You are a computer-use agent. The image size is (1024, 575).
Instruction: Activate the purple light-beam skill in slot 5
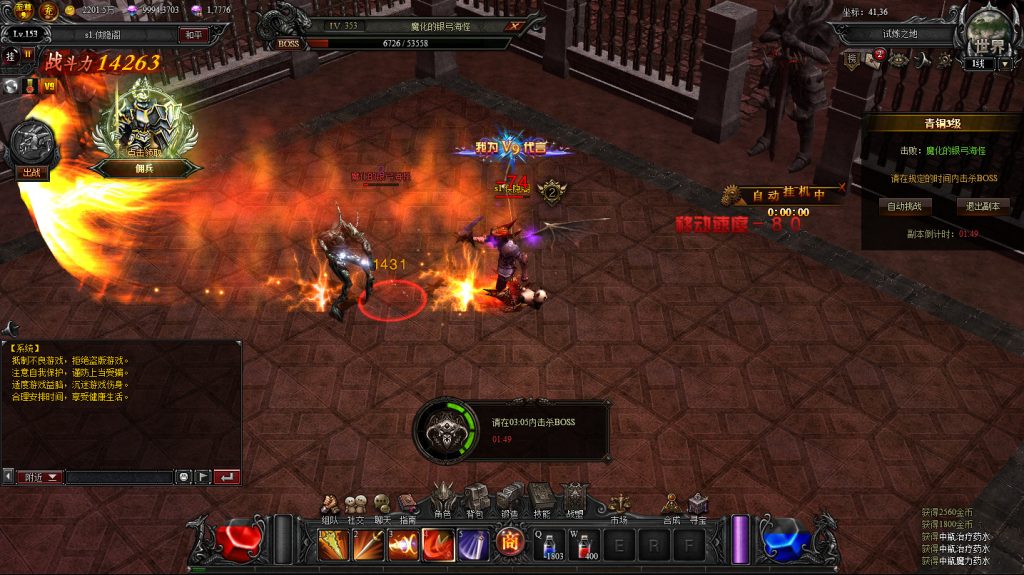tap(472, 544)
